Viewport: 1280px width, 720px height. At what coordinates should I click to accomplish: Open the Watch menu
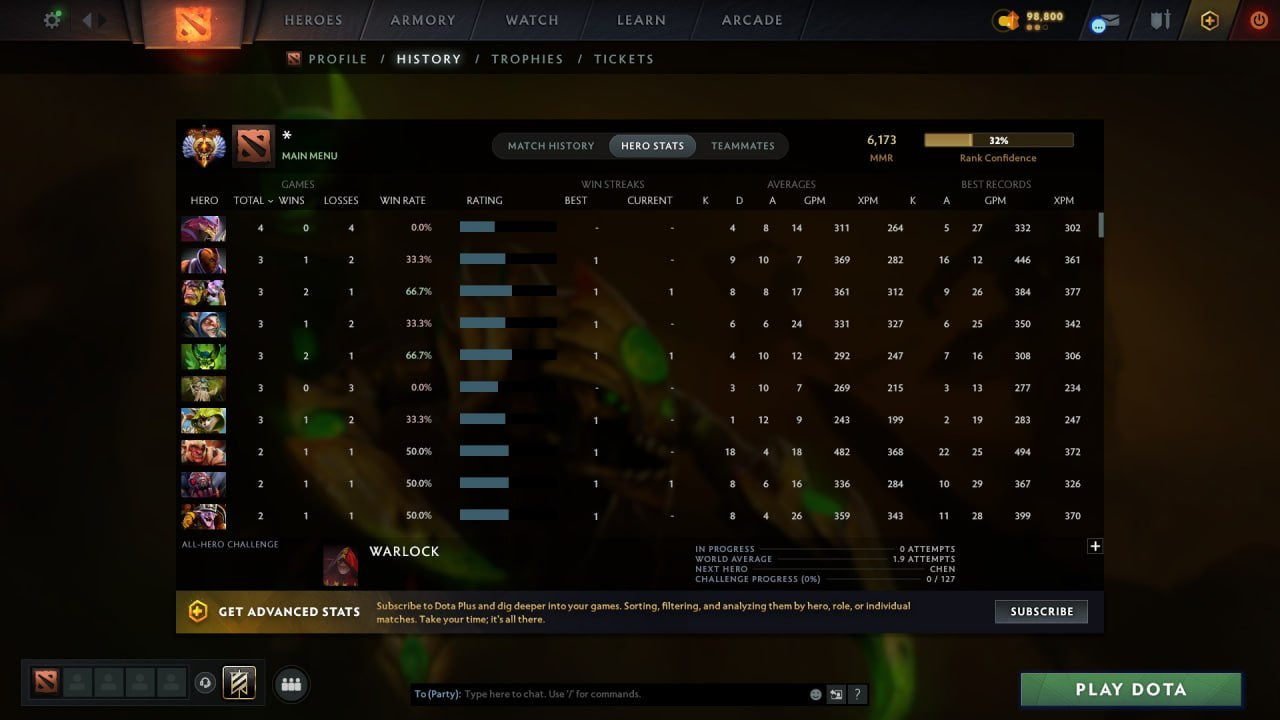531,20
